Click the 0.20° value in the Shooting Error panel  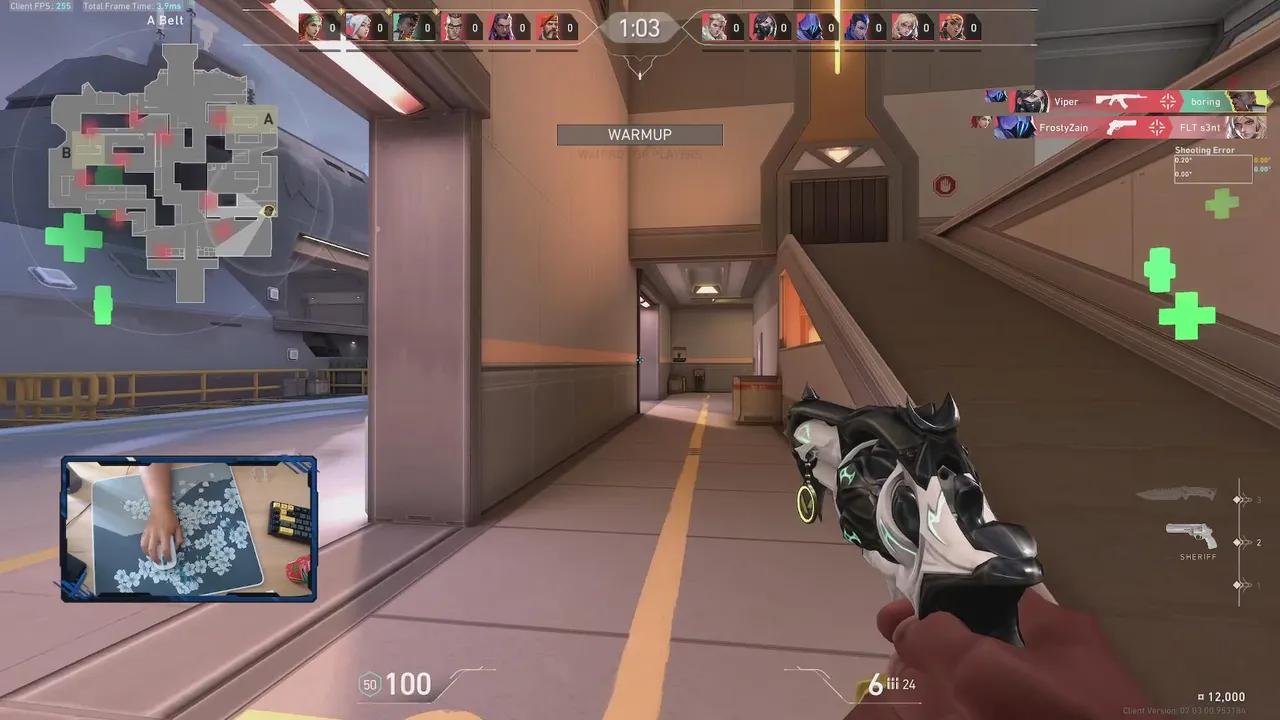tap(1183, 160)
